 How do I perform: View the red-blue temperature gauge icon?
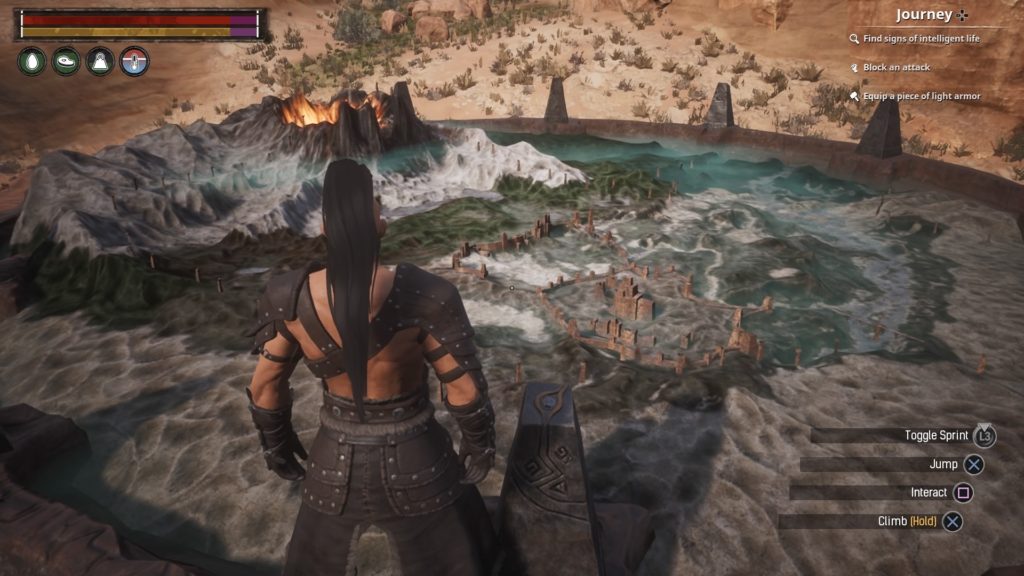coord(134,62)
